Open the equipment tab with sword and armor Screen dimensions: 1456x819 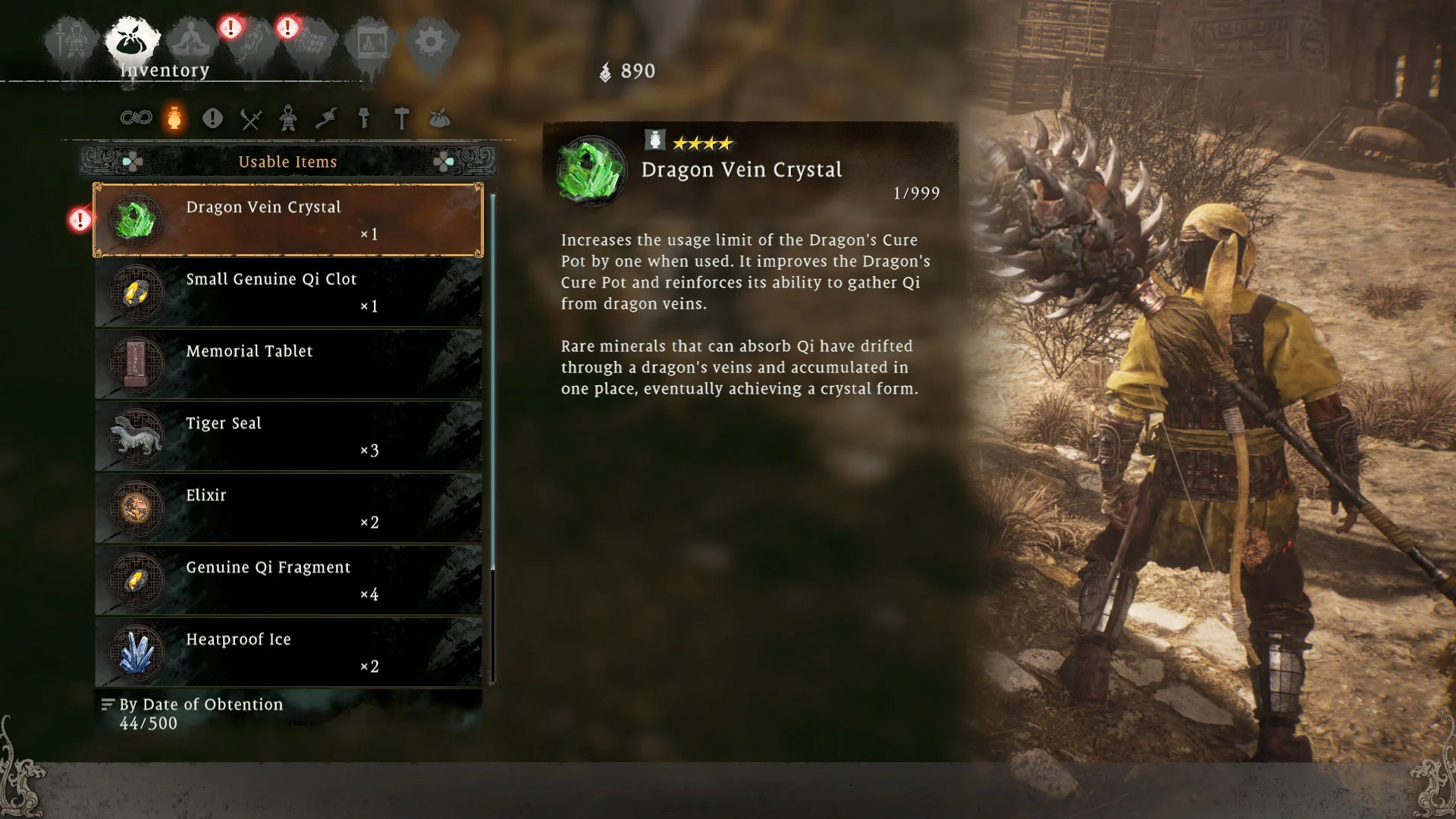tap(72, 42)
